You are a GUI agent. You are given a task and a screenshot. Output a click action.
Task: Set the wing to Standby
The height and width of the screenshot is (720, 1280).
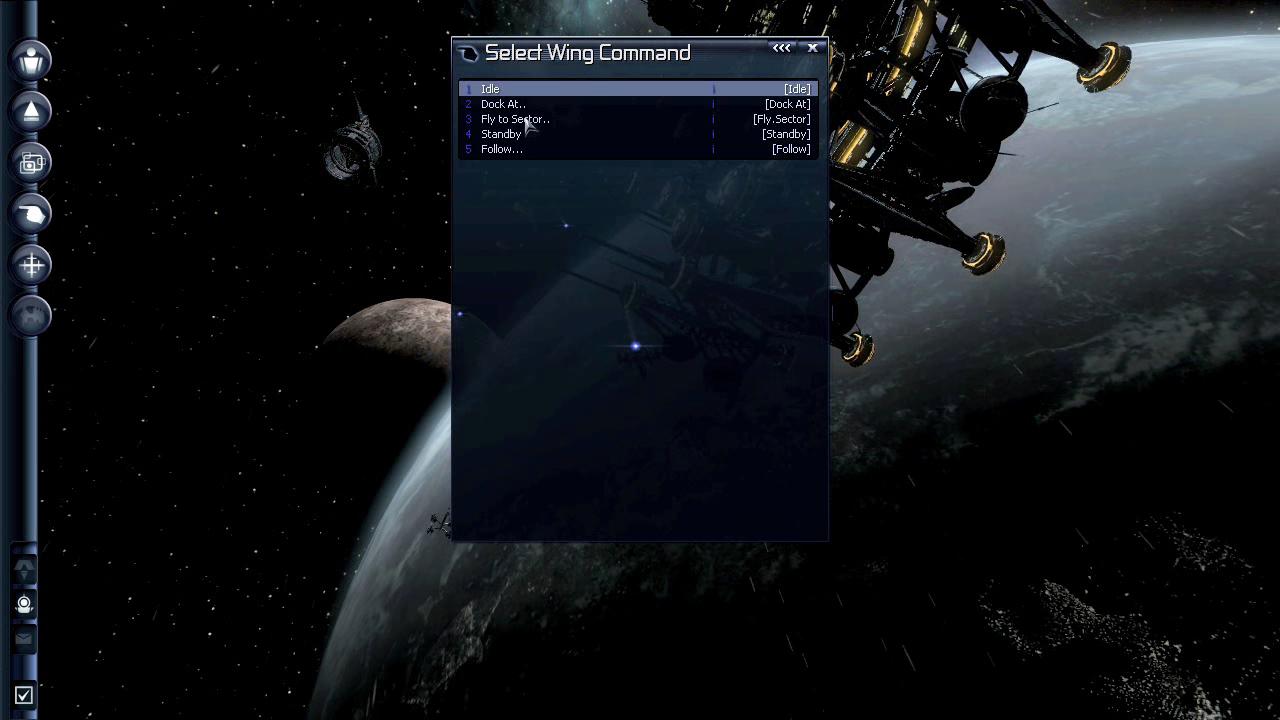(500, 134)
